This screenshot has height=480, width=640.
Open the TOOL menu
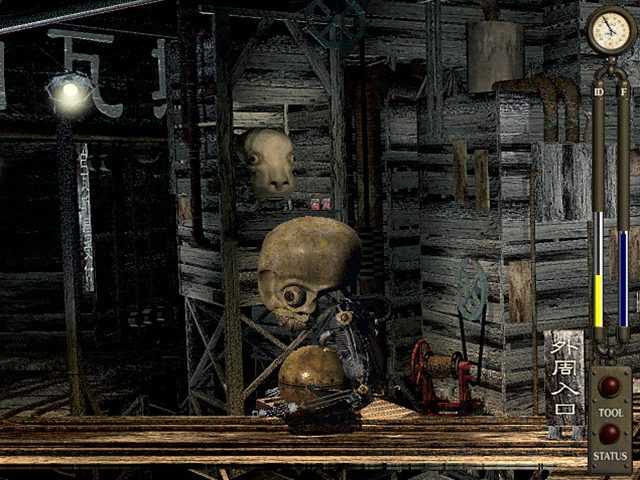click(x=609, y=388)
